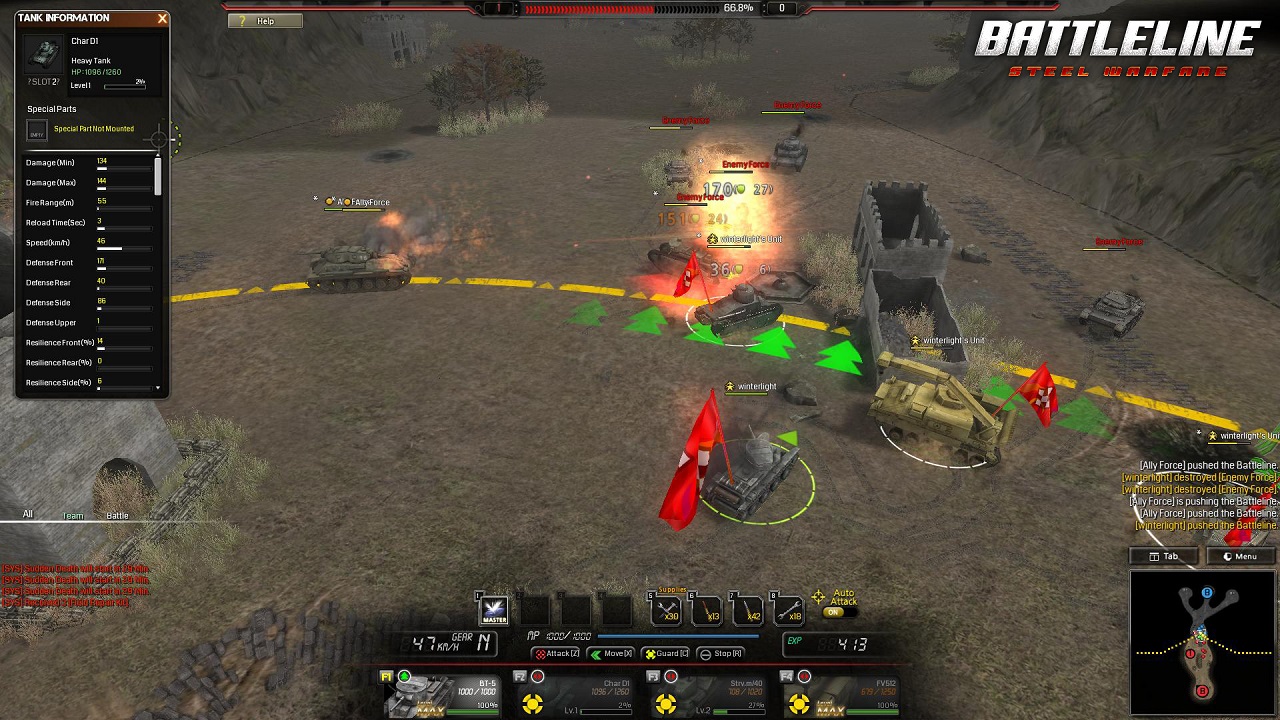Select the Char D1 tank card
The width and height of the screenshot is (1280, 720).
click(x=576, y=694)
